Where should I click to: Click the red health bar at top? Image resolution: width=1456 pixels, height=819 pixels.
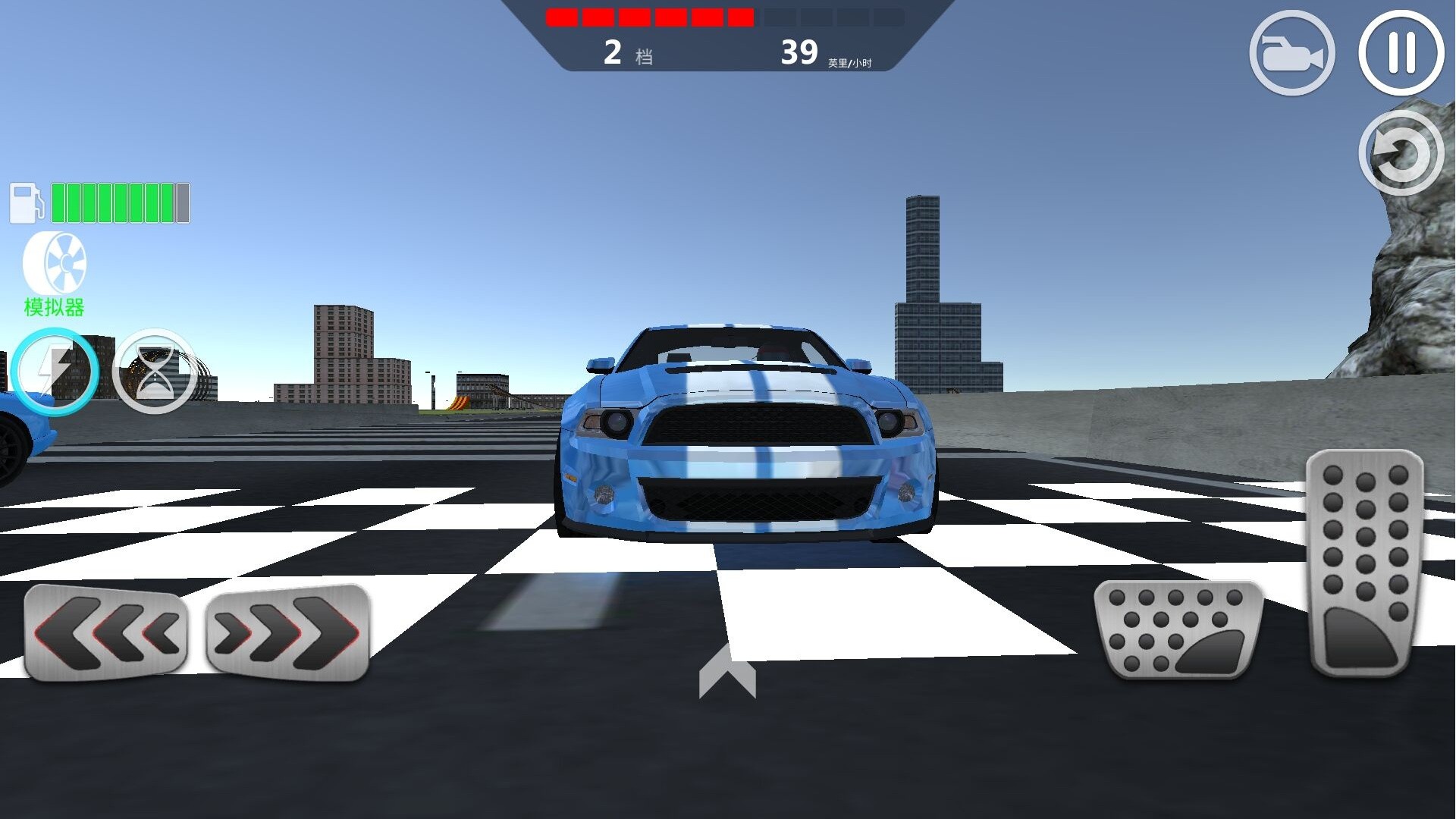(648, 17)
